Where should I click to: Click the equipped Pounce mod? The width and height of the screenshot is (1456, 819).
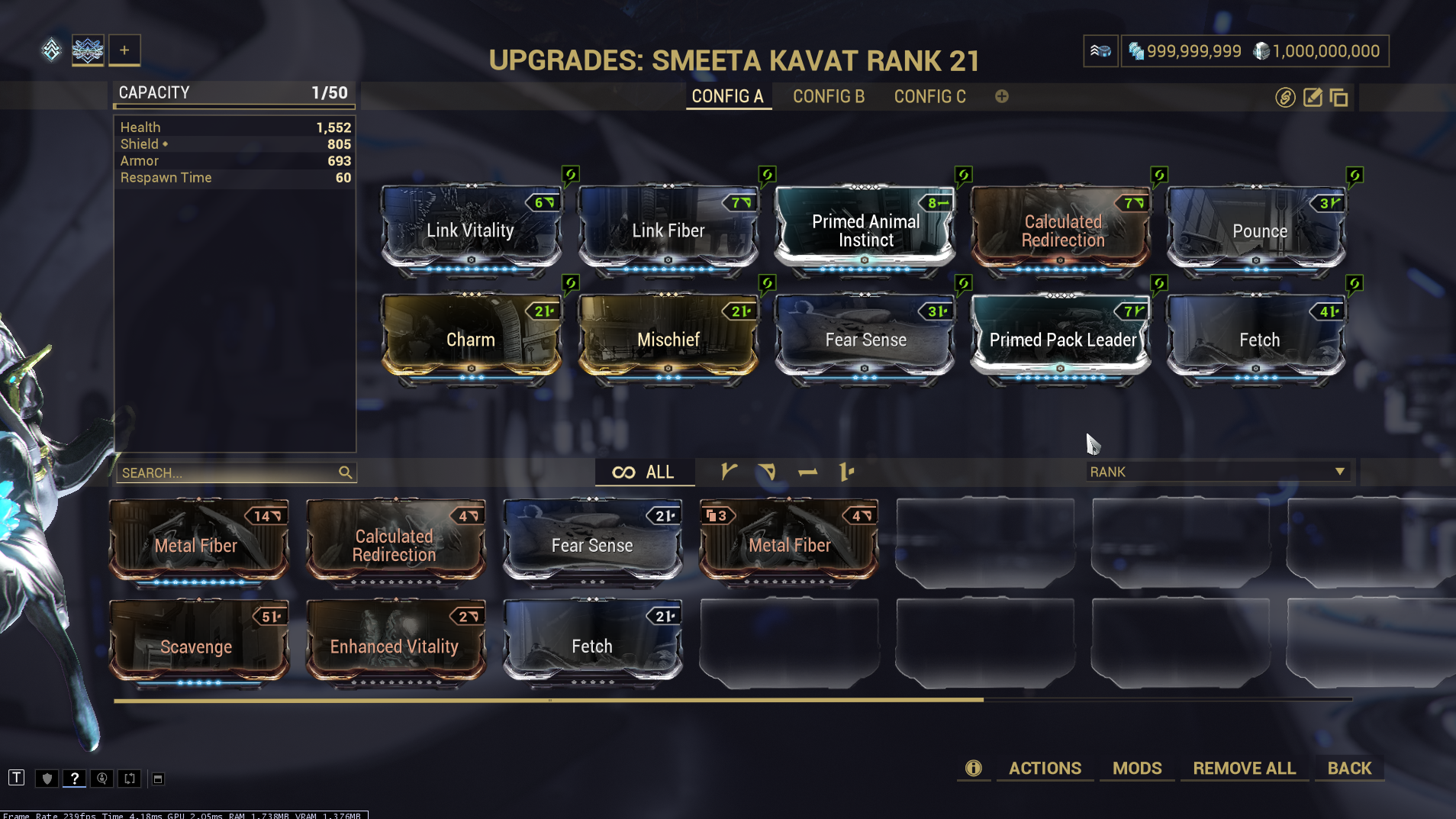click(x=1258, y=230)
